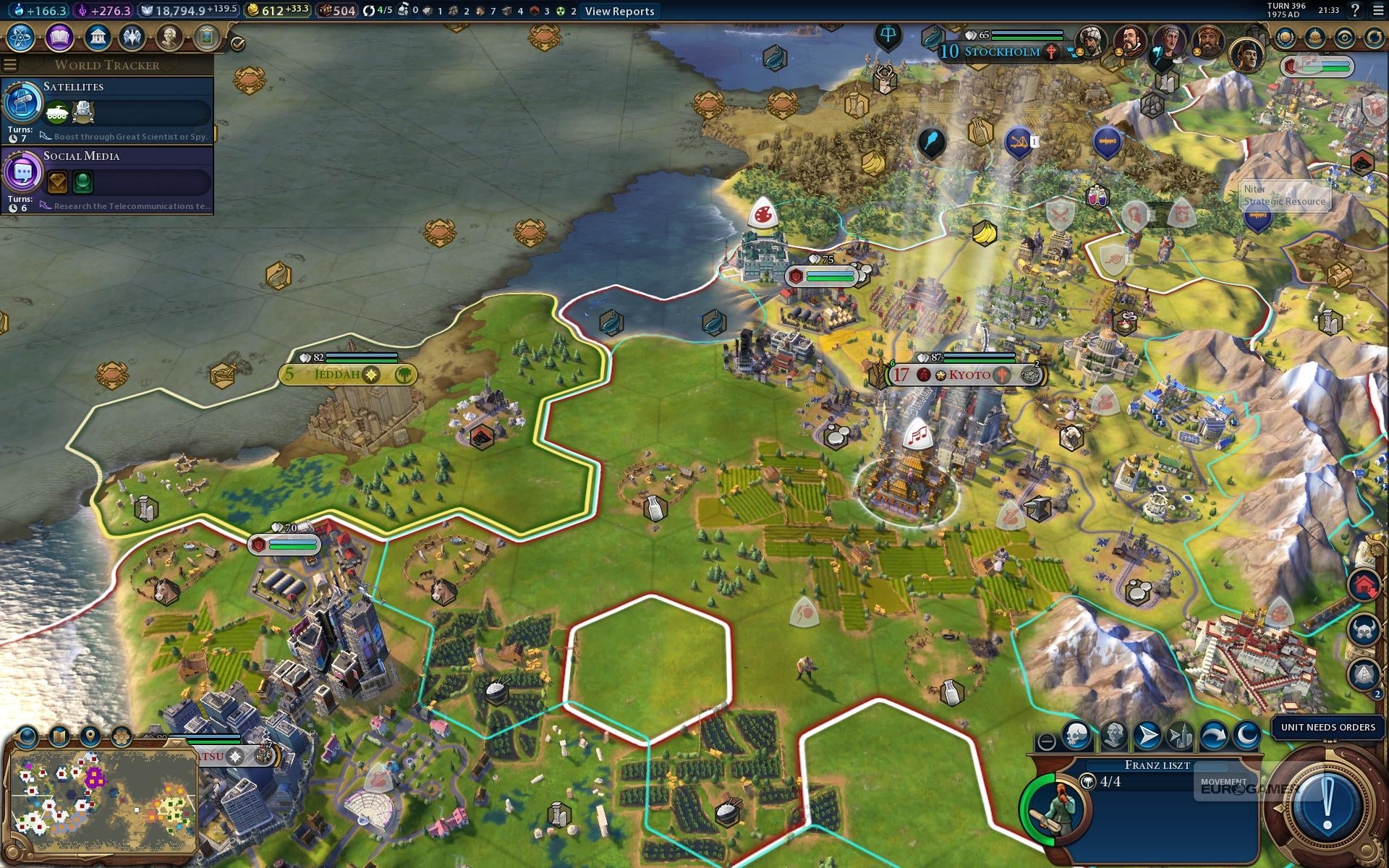The width and height of the screenshot is (1389, 868).
Task: Put the unit to sleep with the moon icon
Action: pyautogui.click(x=1246, y=736)
